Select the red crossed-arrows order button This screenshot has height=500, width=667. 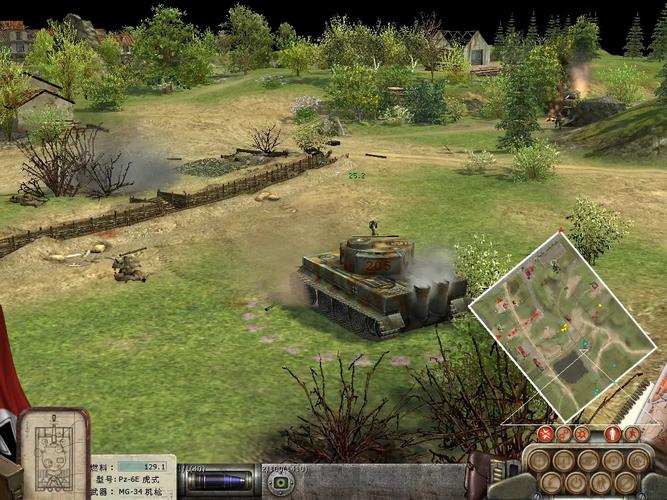point(545,434)
